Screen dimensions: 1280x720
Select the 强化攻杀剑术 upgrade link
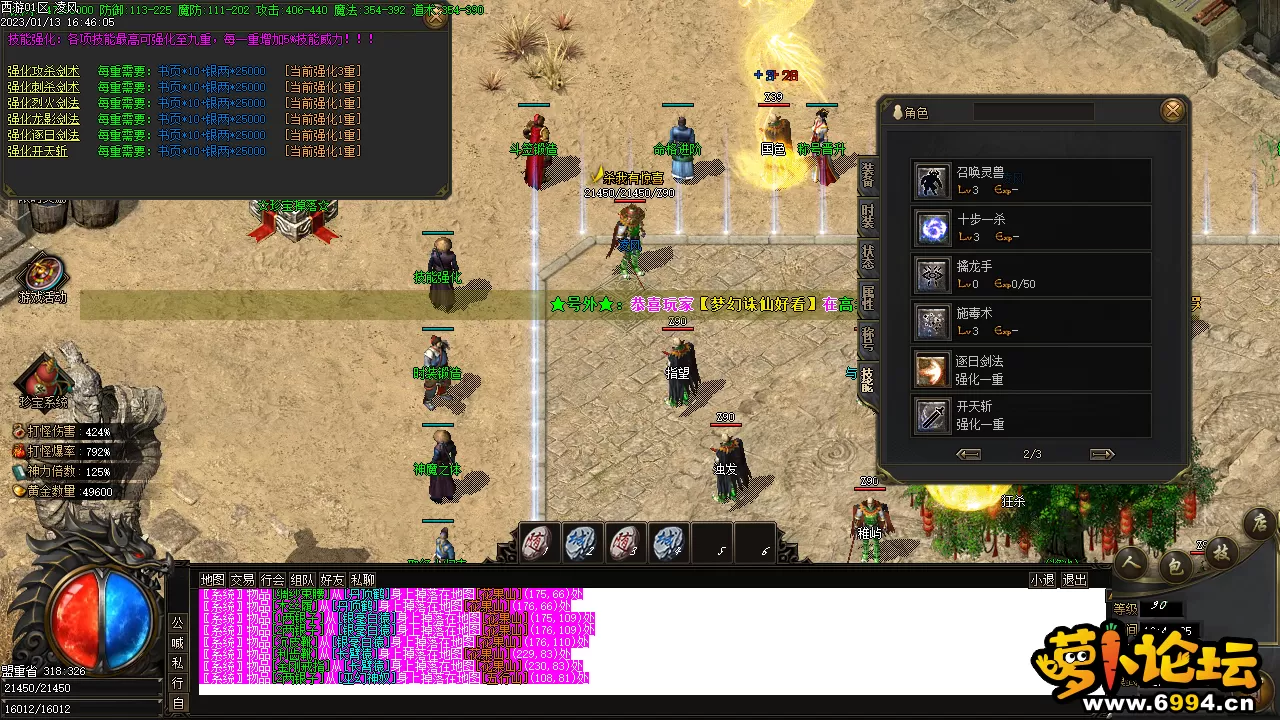[x=43, y=71]
